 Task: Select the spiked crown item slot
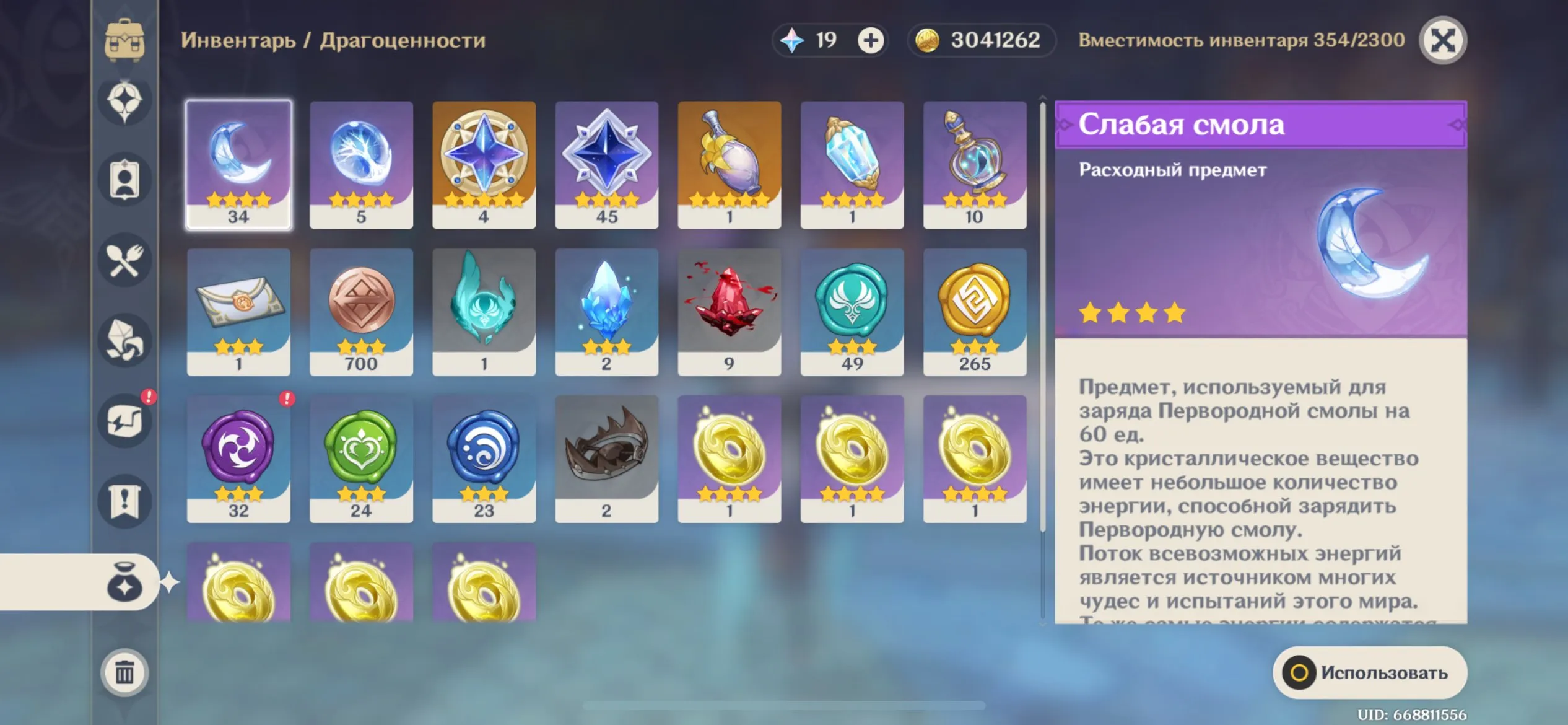pyautogui.click(x=606, y=459)
